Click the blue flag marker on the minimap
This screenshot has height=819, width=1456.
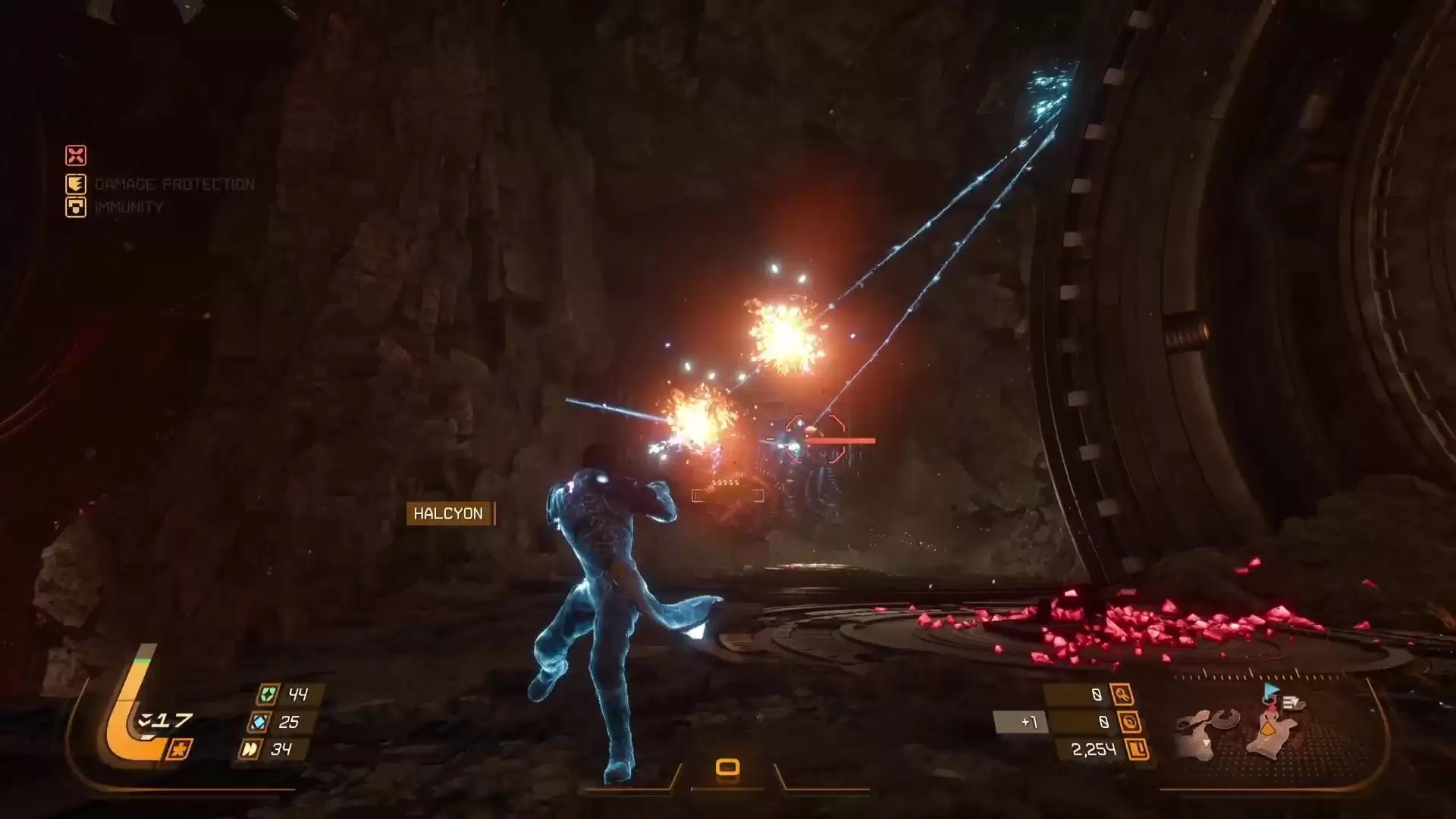pos(1270,691)
